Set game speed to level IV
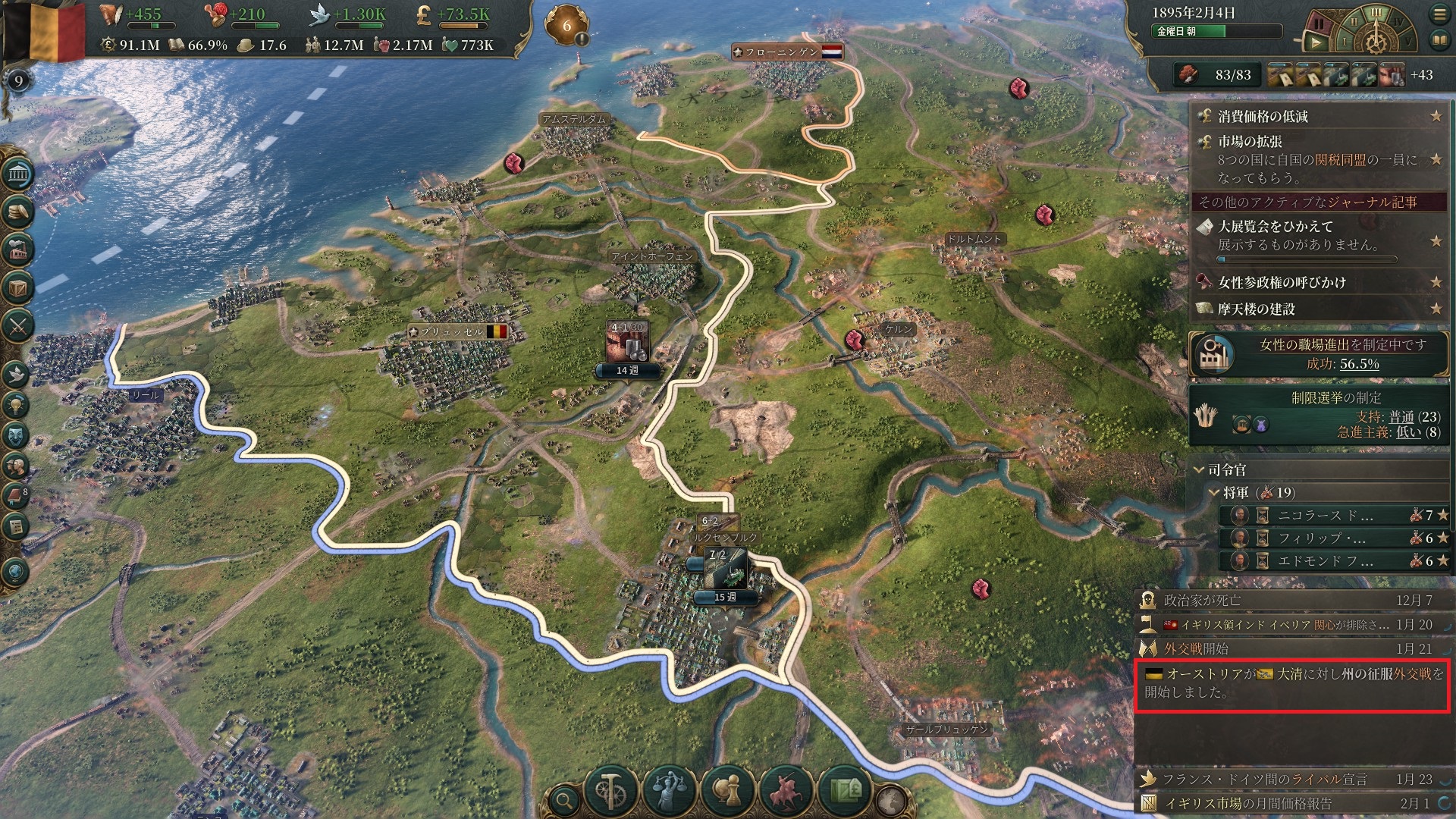Viewport: 1456px width, 819px height. [1398, 23]
